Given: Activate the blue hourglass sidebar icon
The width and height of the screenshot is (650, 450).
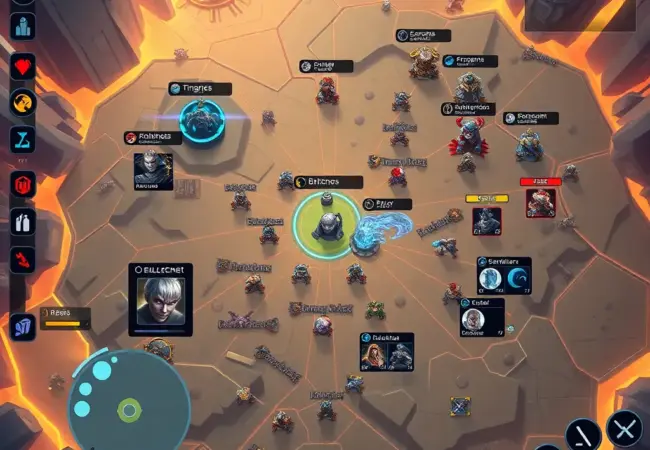Looking at the screenshot, I should click(x=22, y=140).
